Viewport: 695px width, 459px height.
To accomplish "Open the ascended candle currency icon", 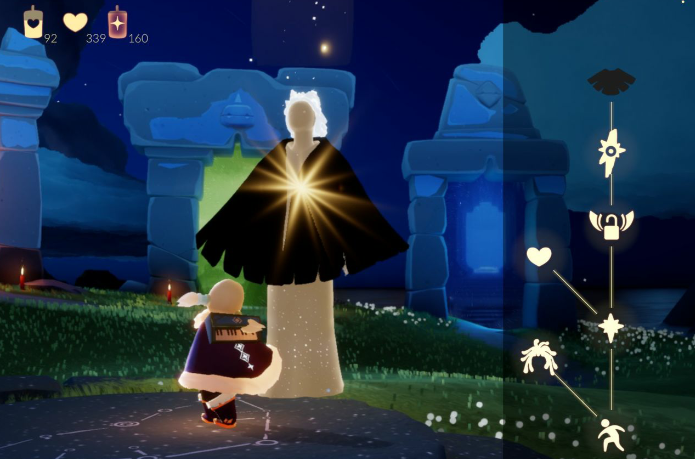I will click(x=118, y=21).
